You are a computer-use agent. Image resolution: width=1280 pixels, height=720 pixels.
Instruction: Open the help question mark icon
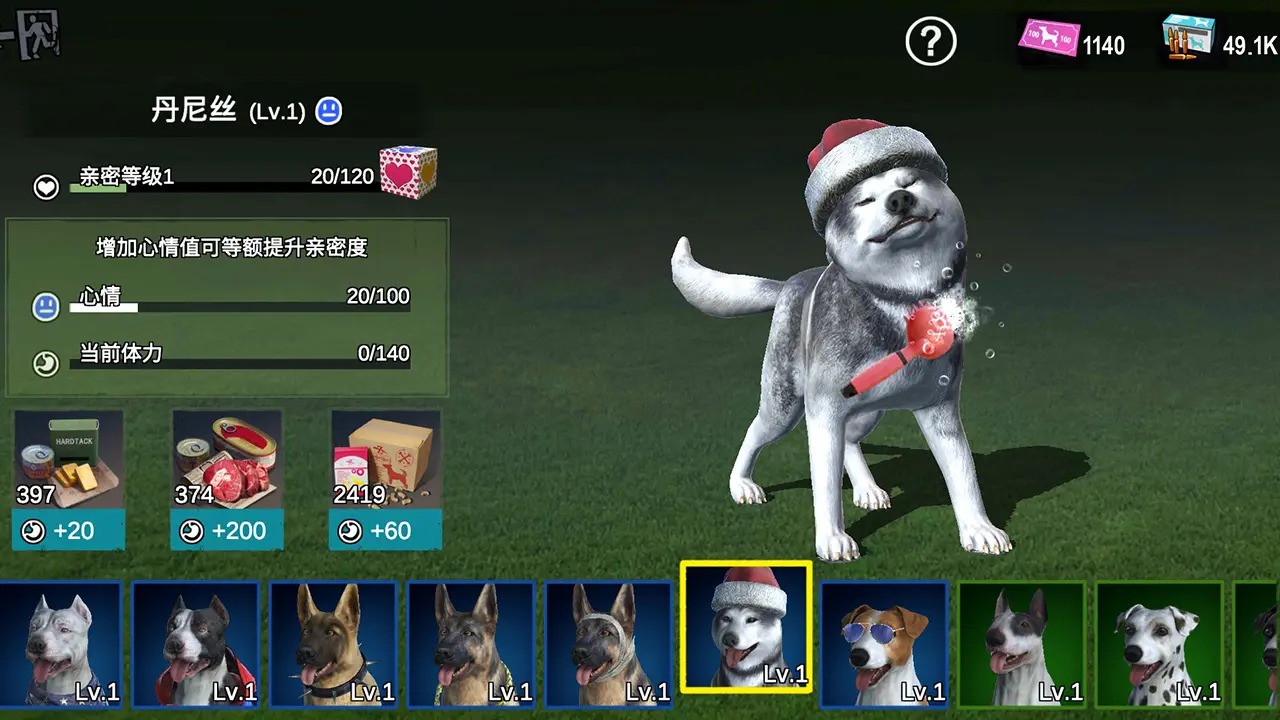930,42
